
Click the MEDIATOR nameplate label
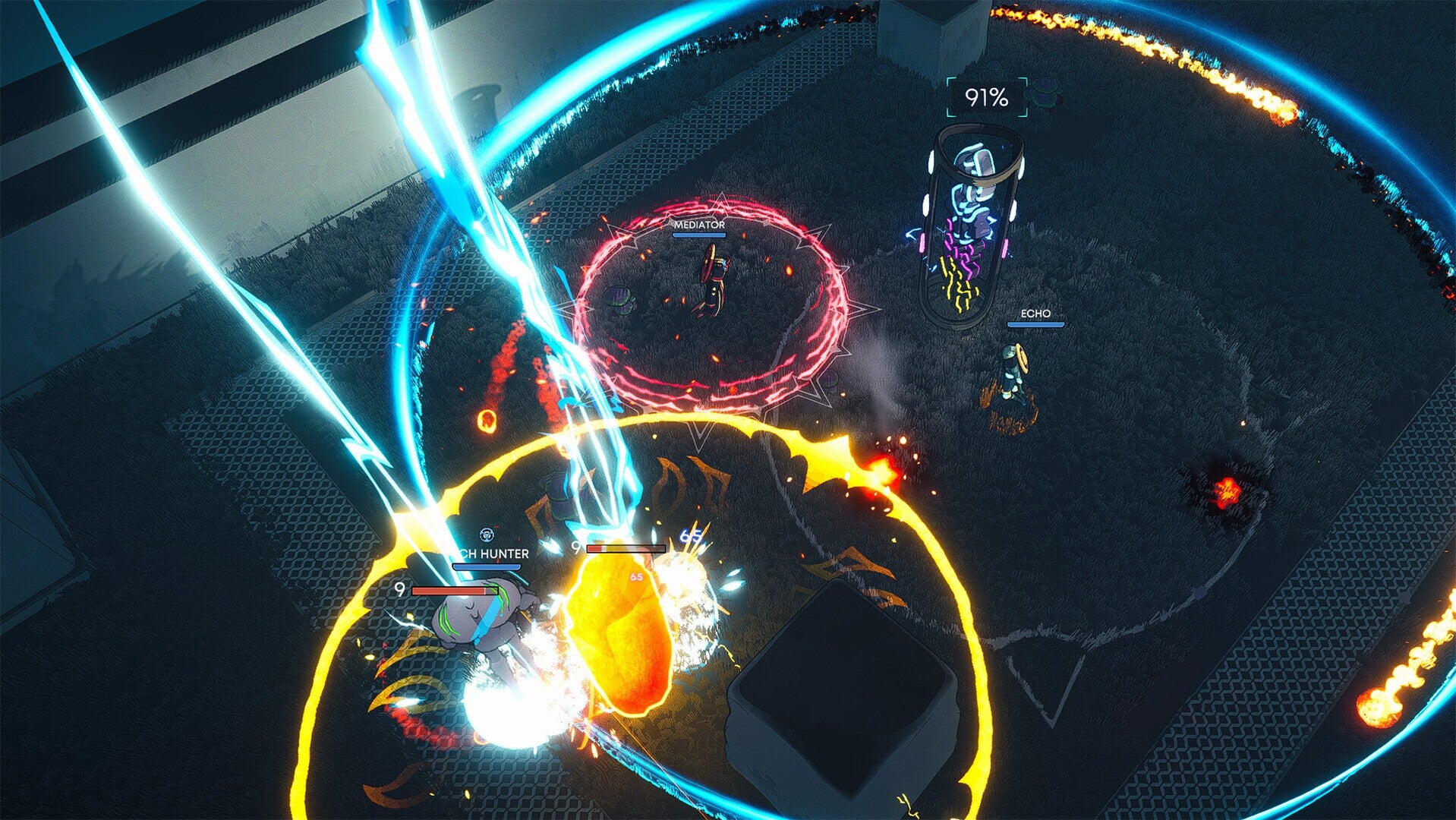699,225
